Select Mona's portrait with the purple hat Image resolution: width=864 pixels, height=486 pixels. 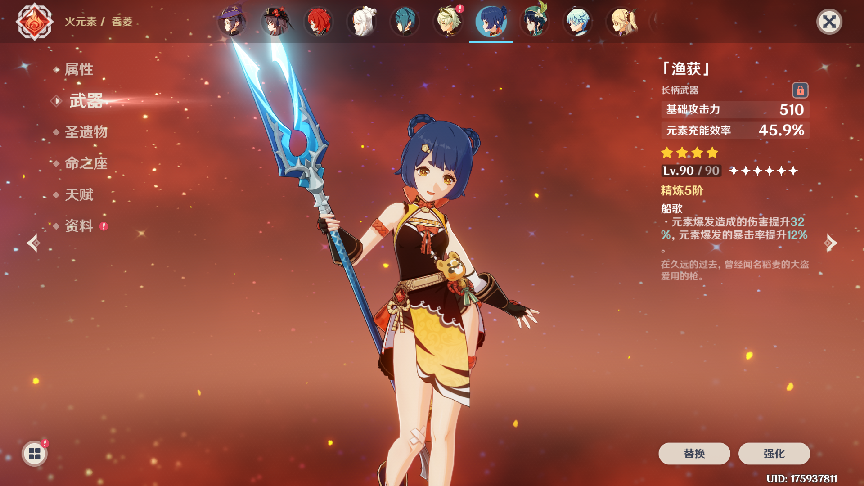(x=233, y=21)
